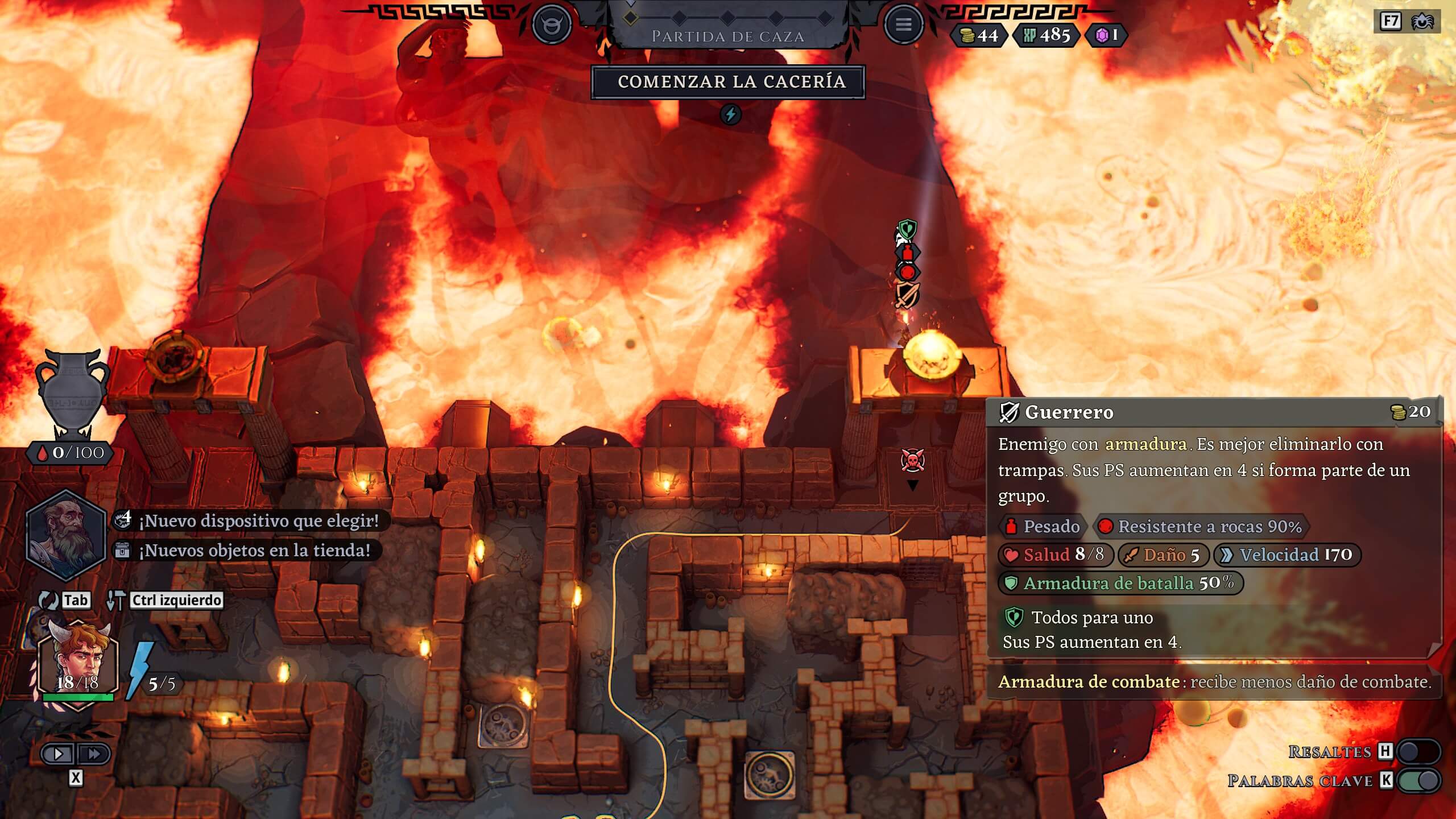Click the red skull enemy spawn marker
This screenshot has width=1456, height=819.
click(912, 461)
